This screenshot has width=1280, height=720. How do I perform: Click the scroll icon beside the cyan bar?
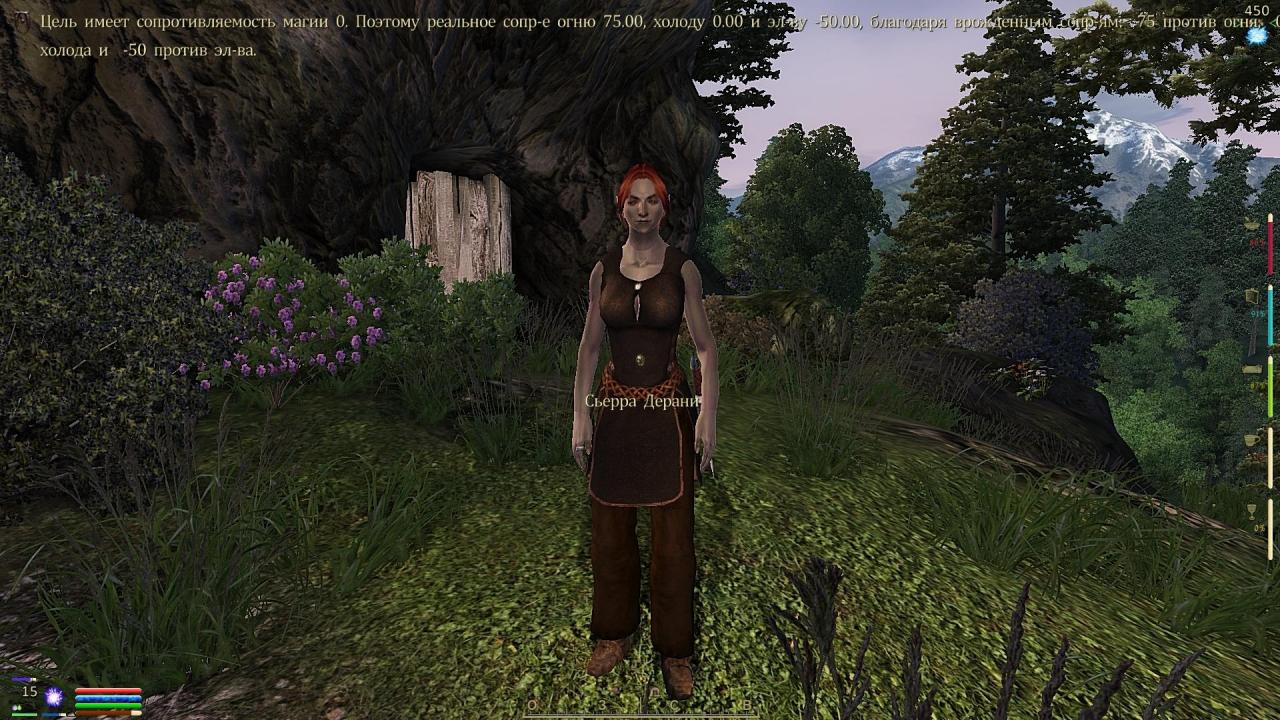point(1251,294)
